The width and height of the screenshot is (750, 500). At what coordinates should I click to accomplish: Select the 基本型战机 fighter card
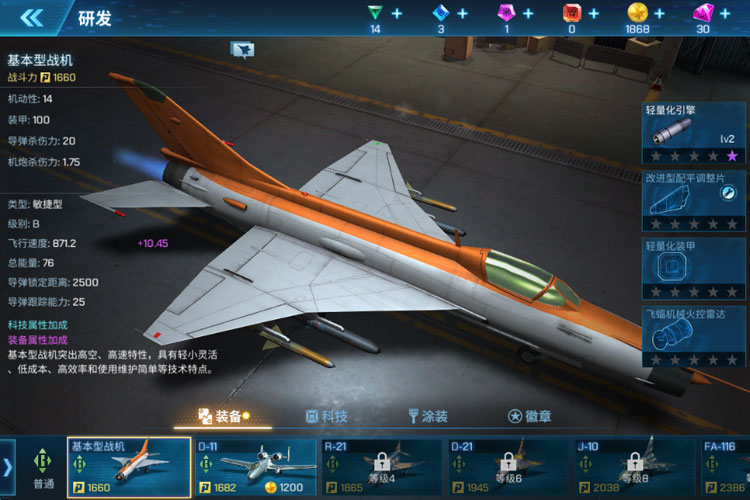129,467
